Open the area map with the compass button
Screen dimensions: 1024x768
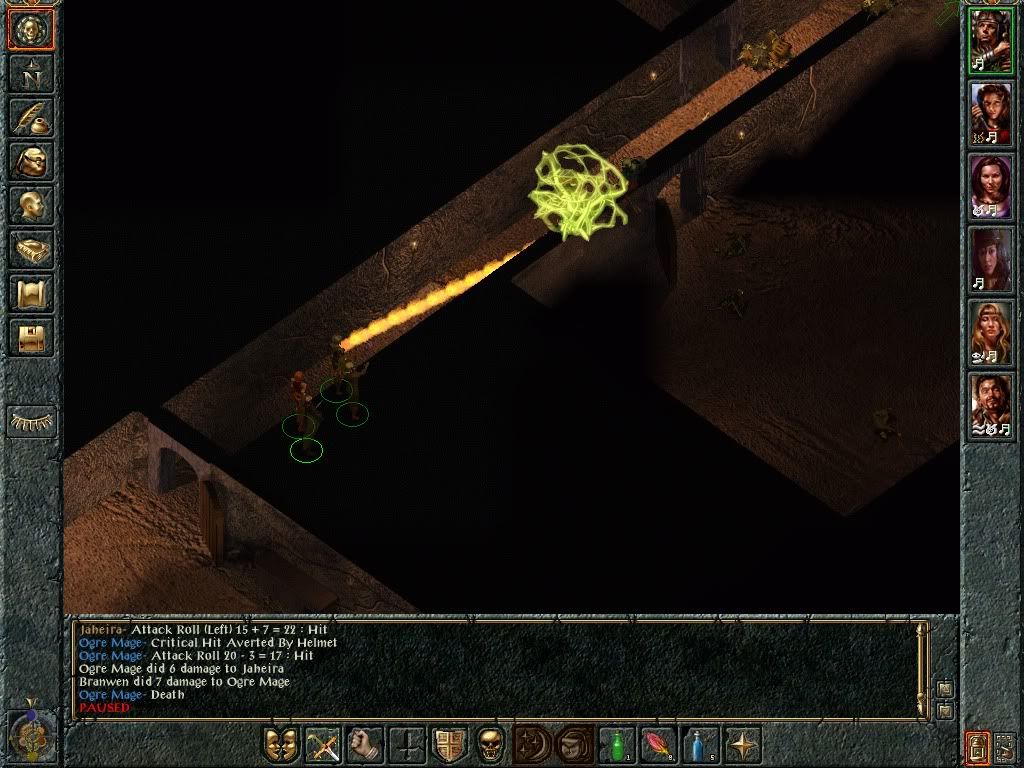tap(31, 73)
